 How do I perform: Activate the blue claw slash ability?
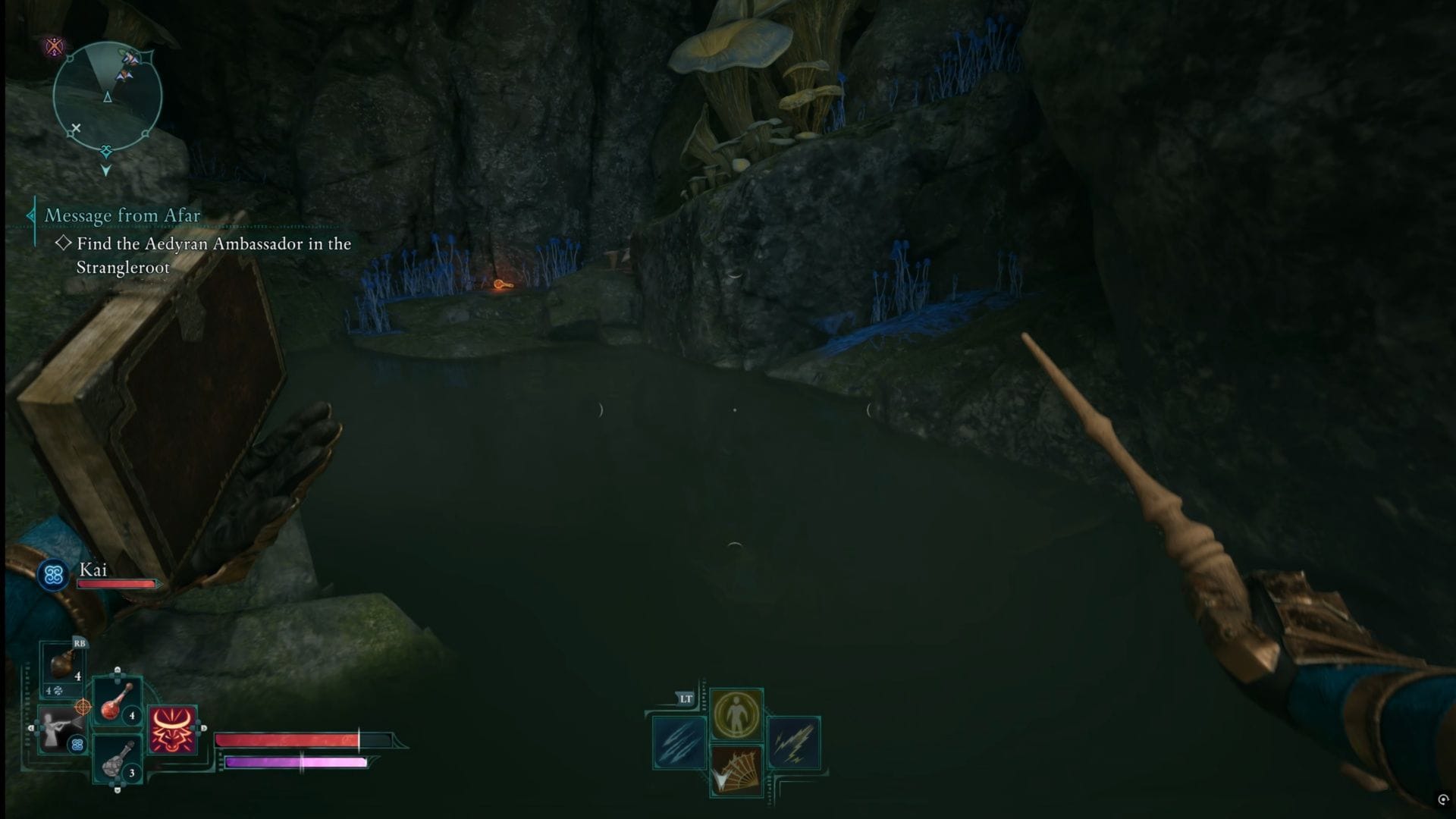click(679, 742)
